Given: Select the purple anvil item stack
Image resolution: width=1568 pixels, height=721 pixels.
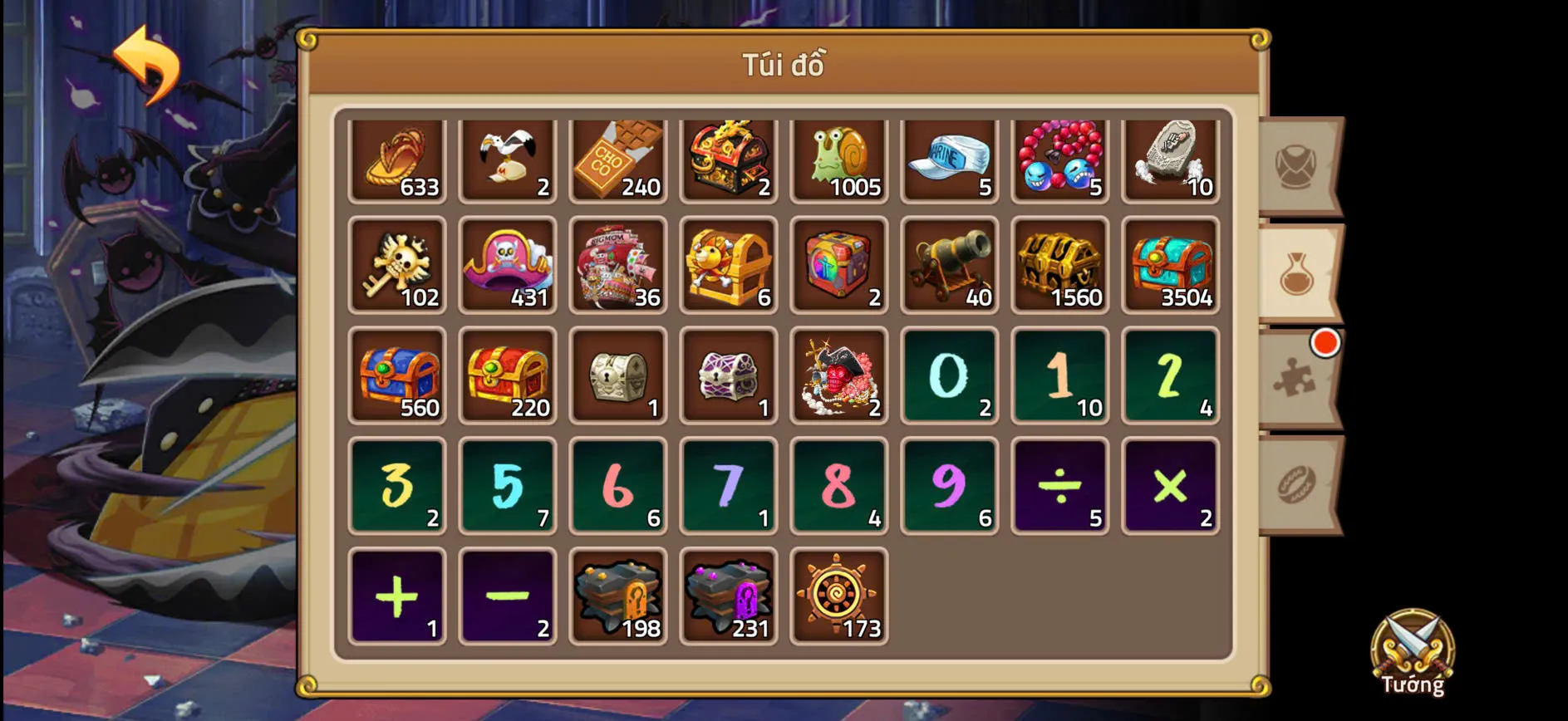Looking at the screenshot, I should pyautogui.click(x=728, y=598).
